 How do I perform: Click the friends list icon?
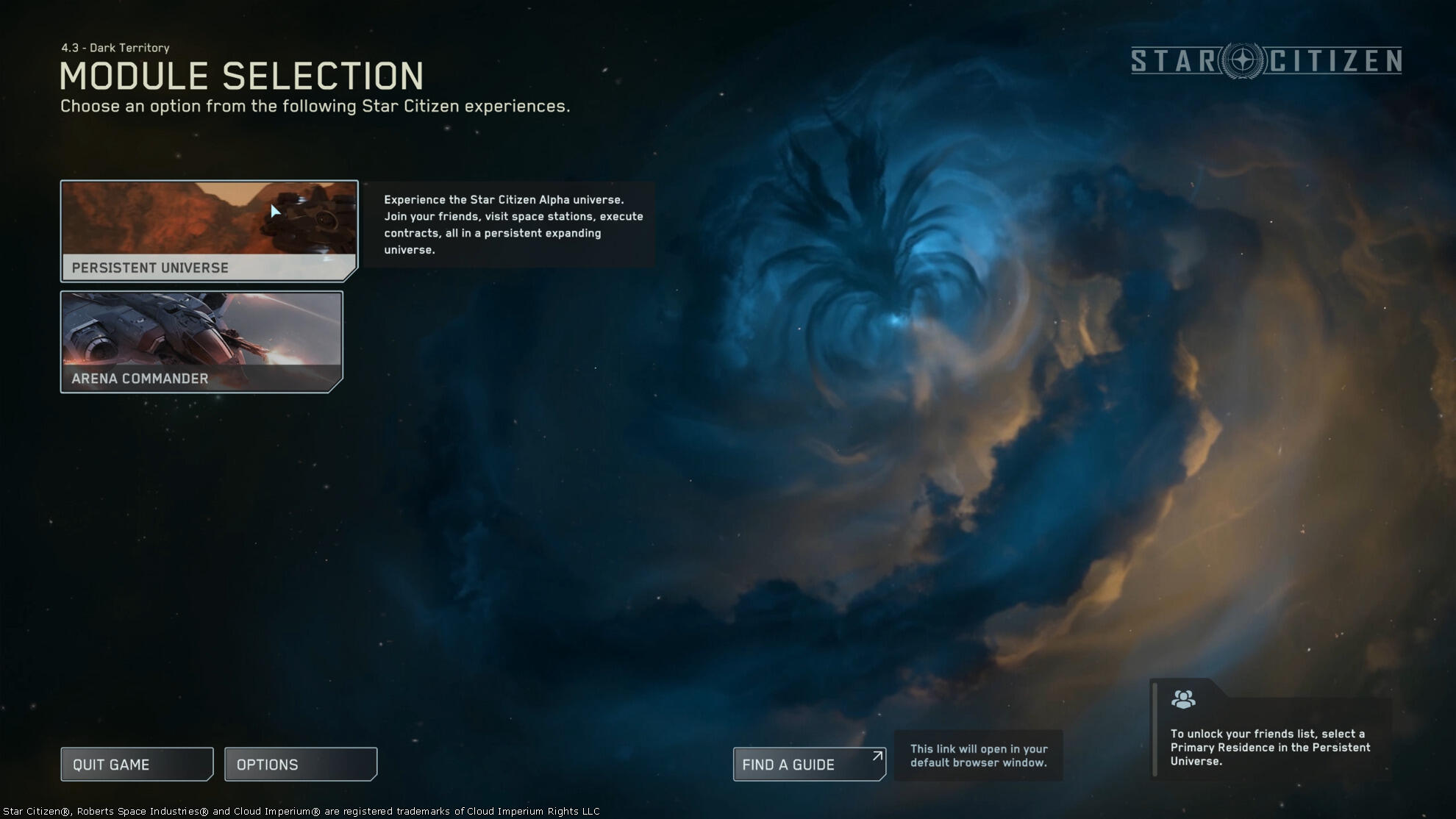tap(1183, 699)
